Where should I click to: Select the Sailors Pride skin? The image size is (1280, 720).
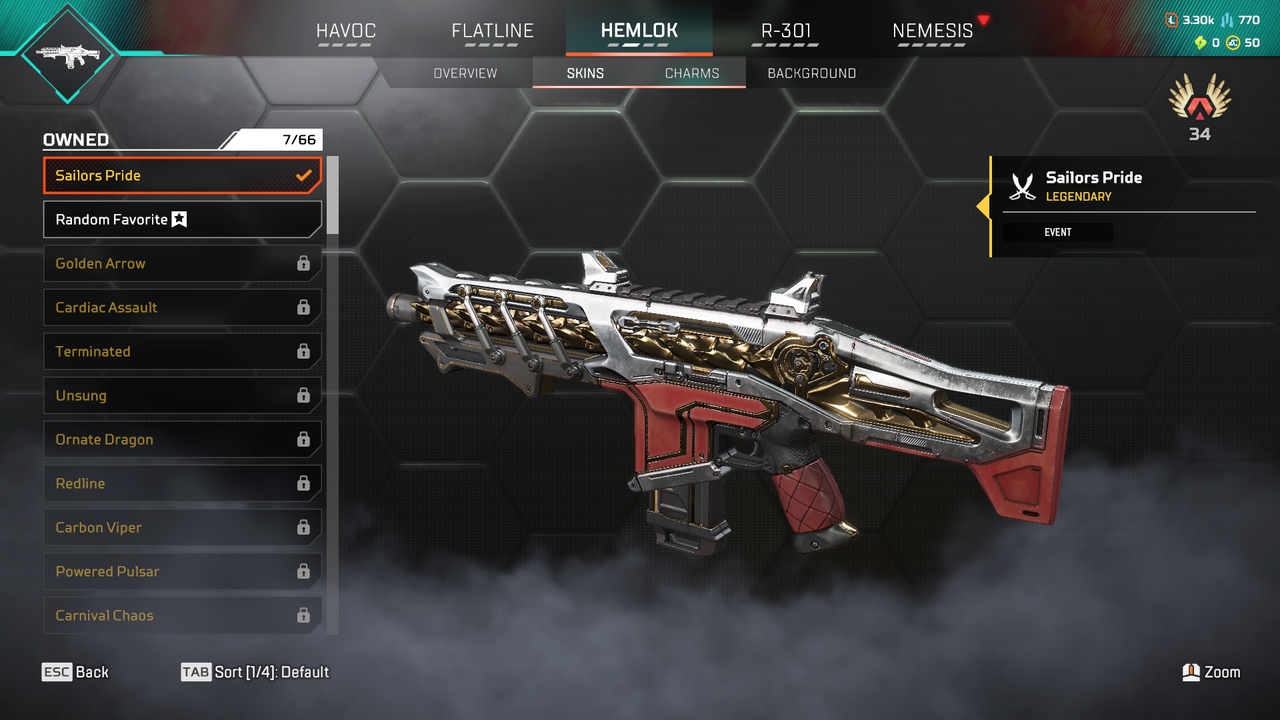182,176
